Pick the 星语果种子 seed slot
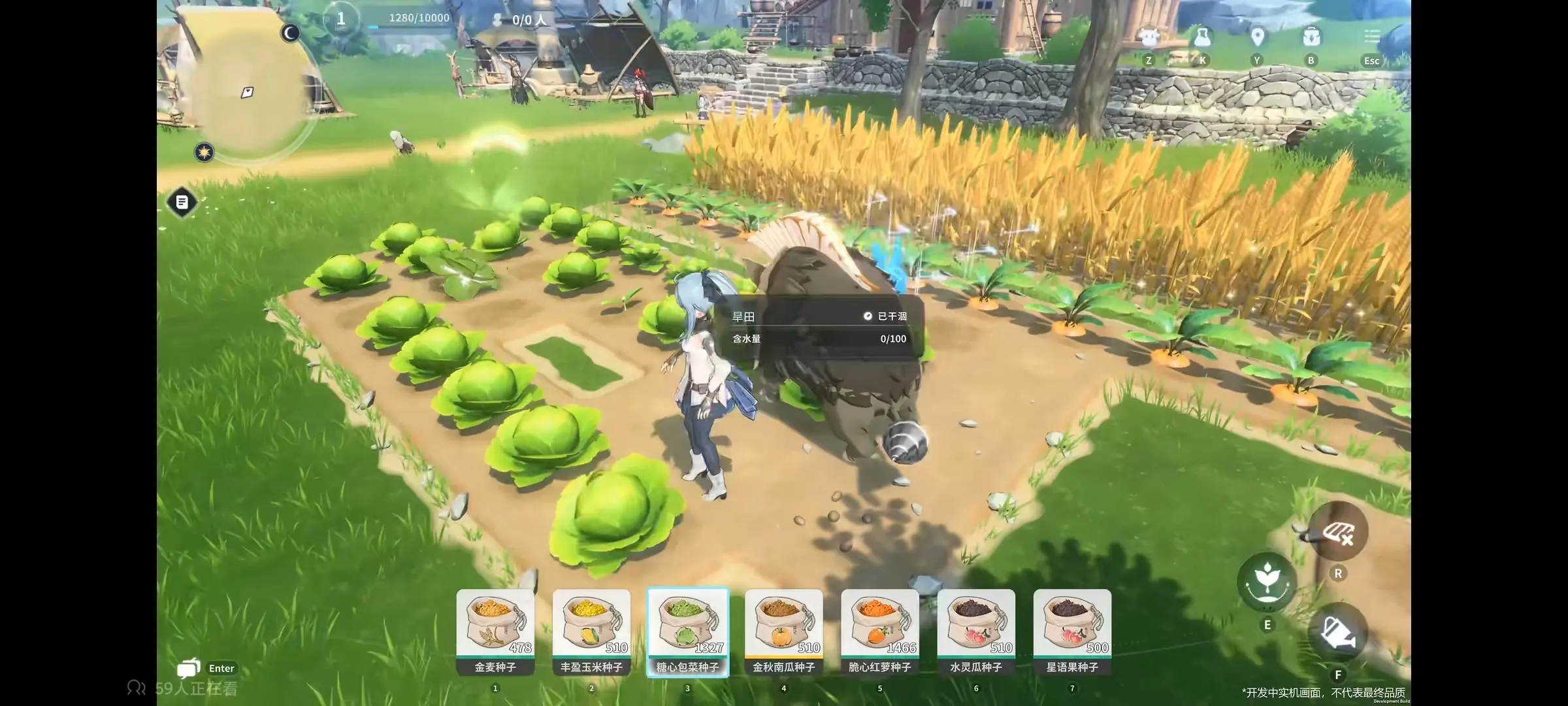This screenshot has width=1568, height=706. [1072, 628]
